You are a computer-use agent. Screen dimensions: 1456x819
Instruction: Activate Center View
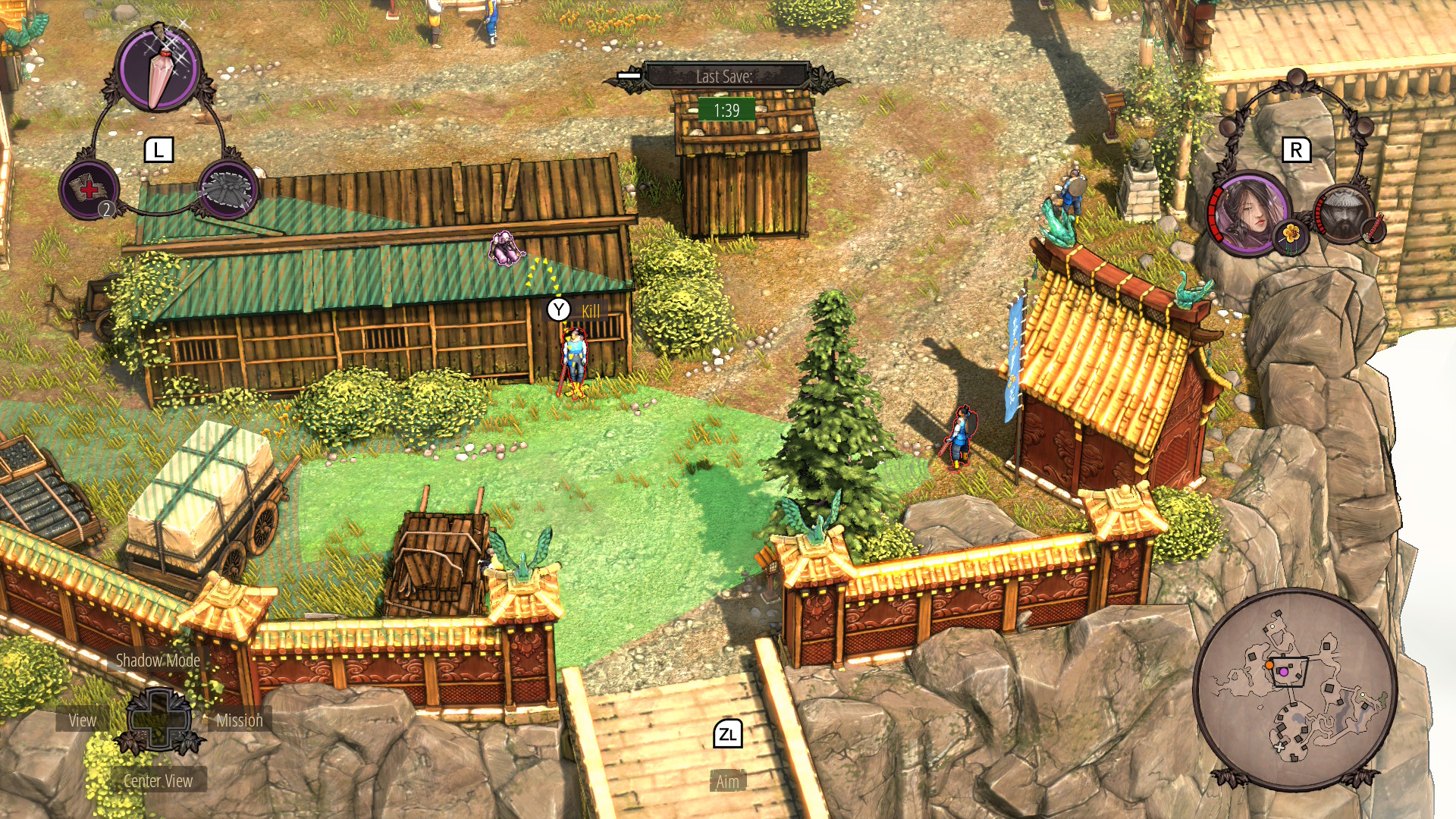pos(158,781)
